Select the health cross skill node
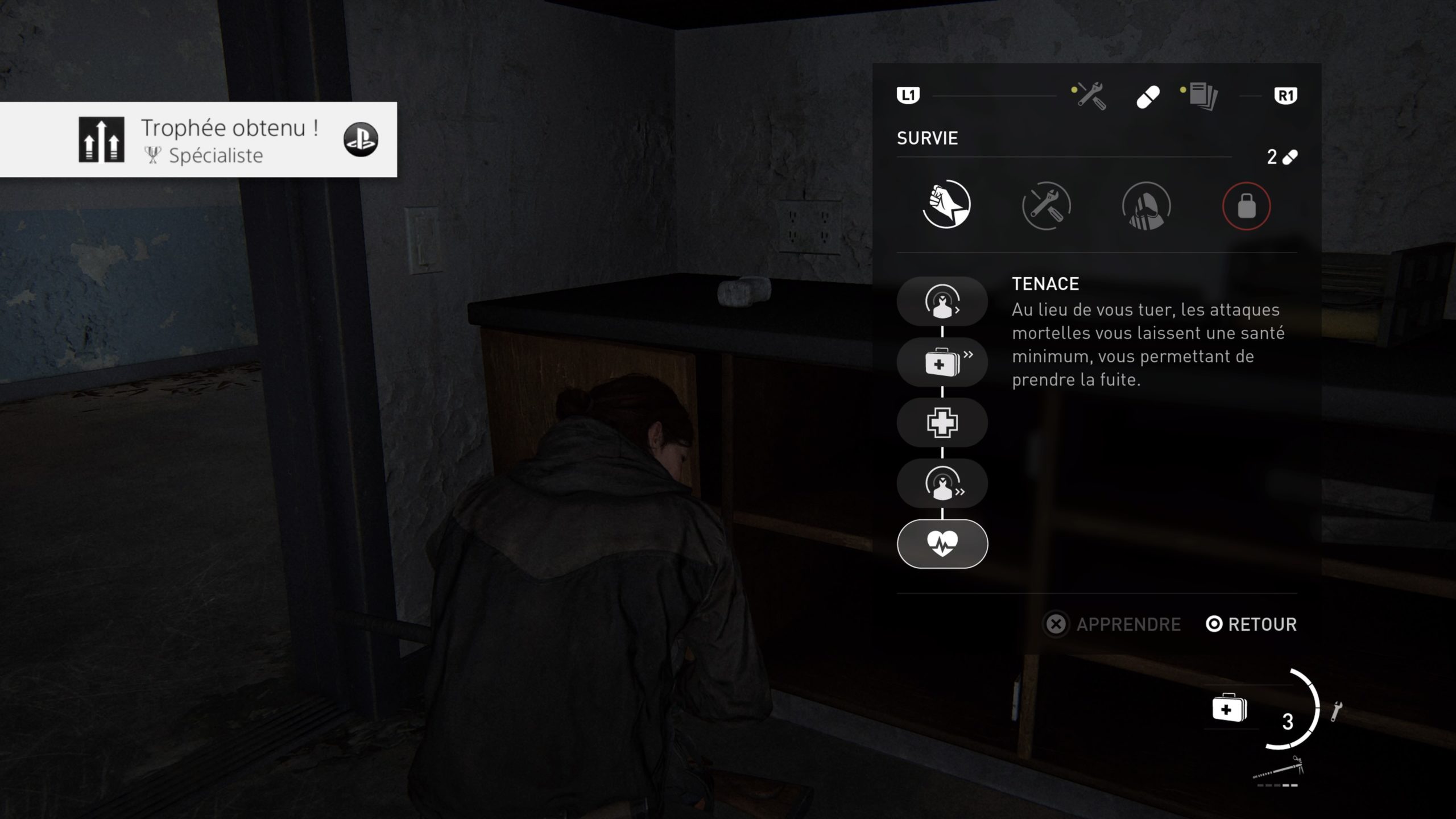The height and width of the screenshot is (819, 1456). (942, 423)
